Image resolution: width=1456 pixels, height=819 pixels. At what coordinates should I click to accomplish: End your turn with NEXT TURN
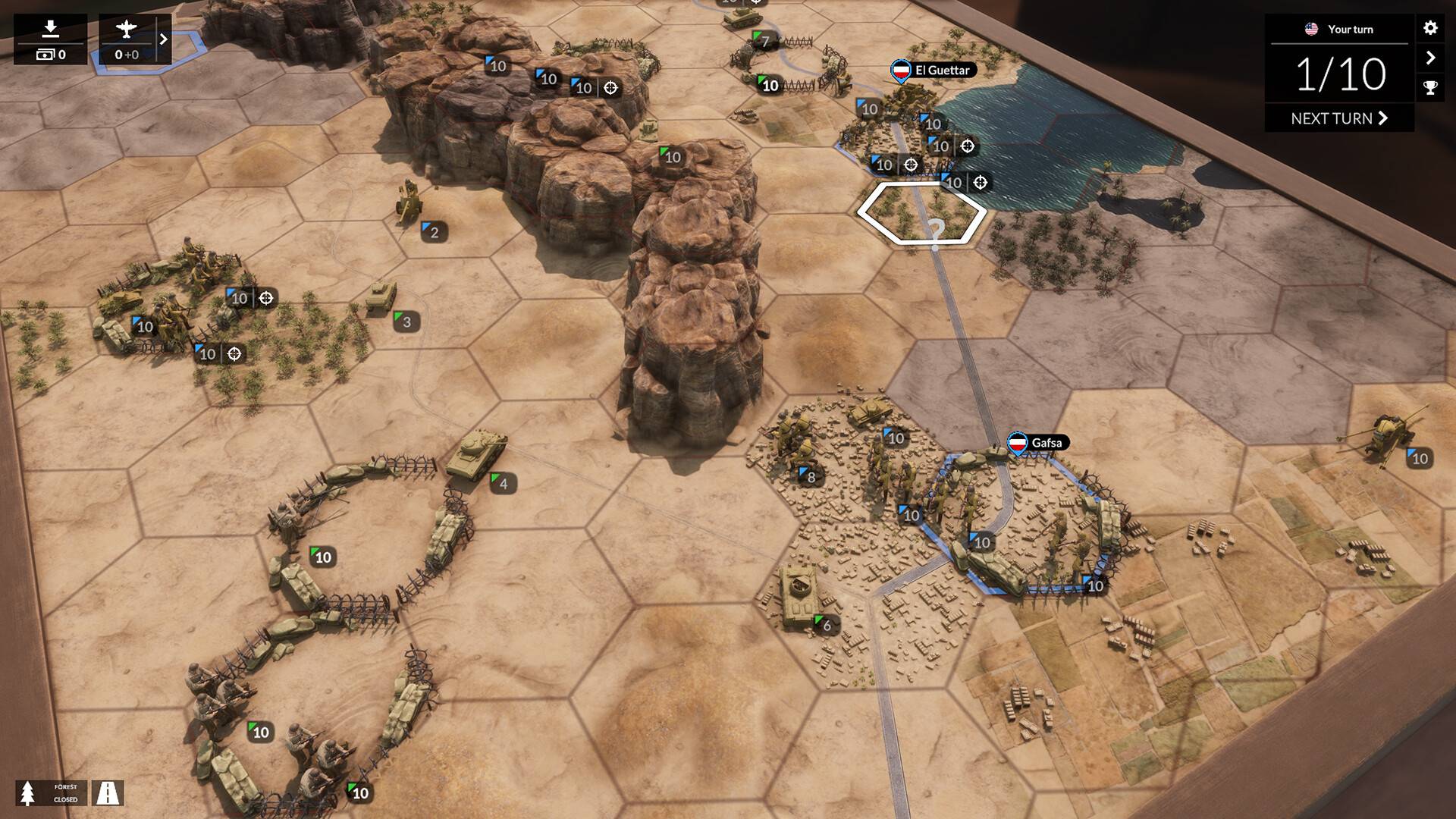coord(1338,118)
